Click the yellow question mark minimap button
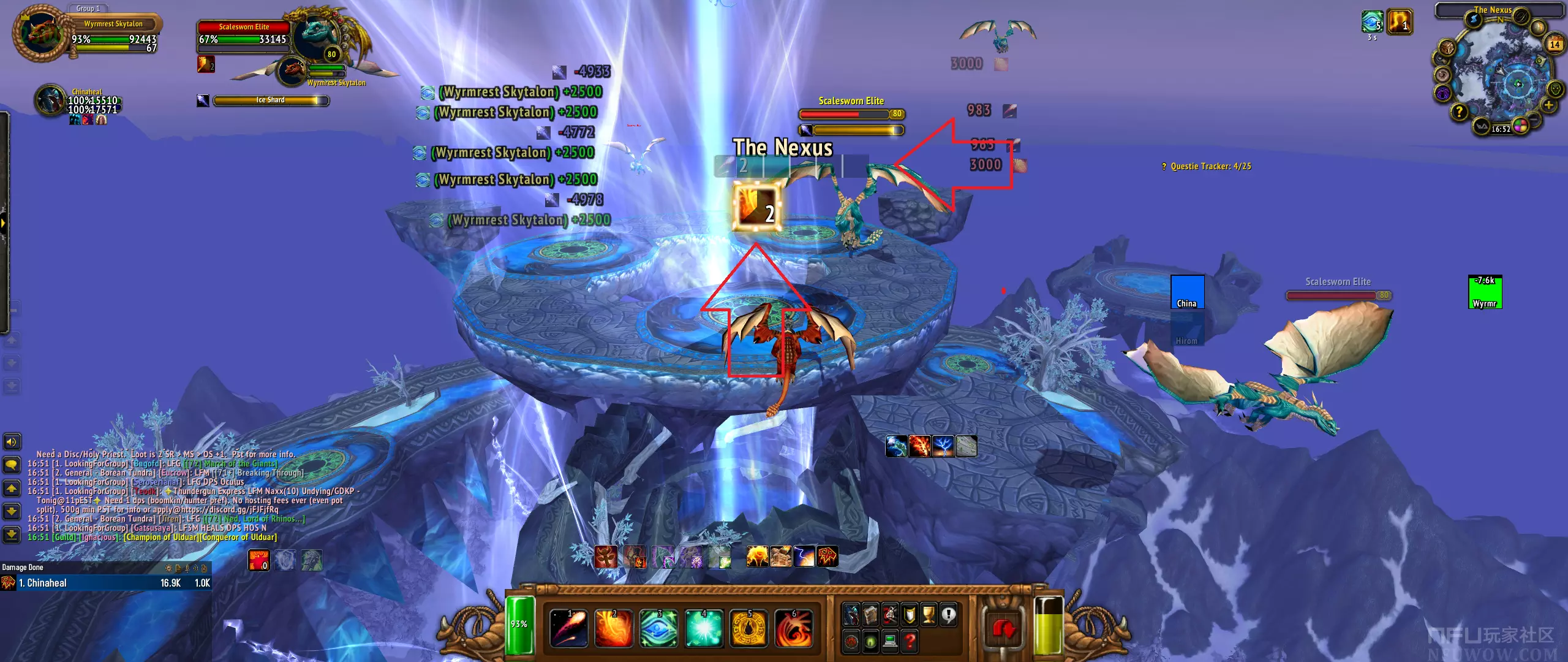 tap(1459, 112)
